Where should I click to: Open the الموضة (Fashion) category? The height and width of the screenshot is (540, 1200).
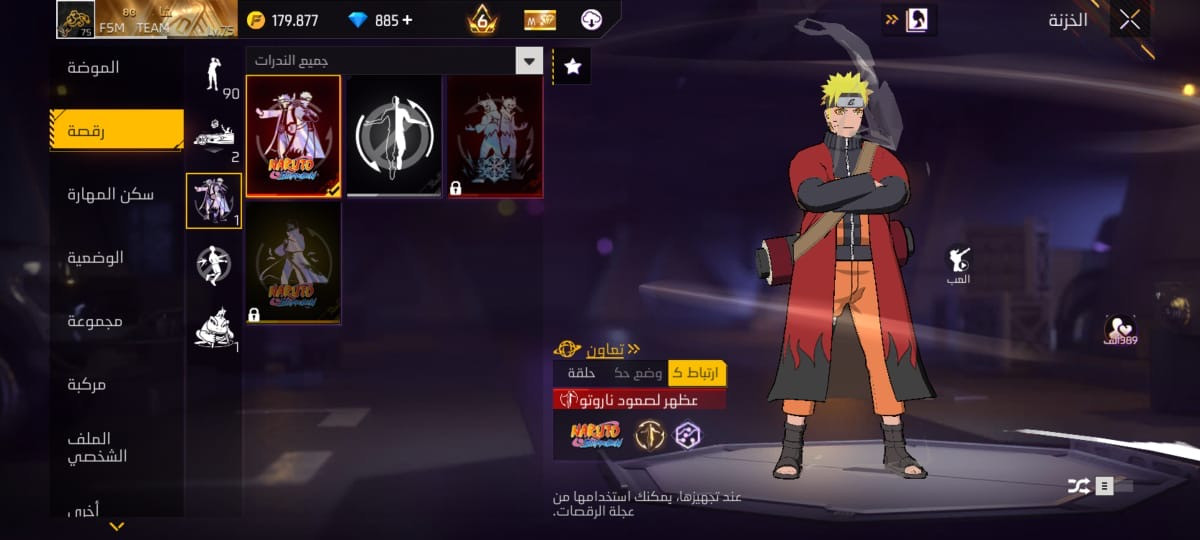pyautogui.click(x=93, y=68)
